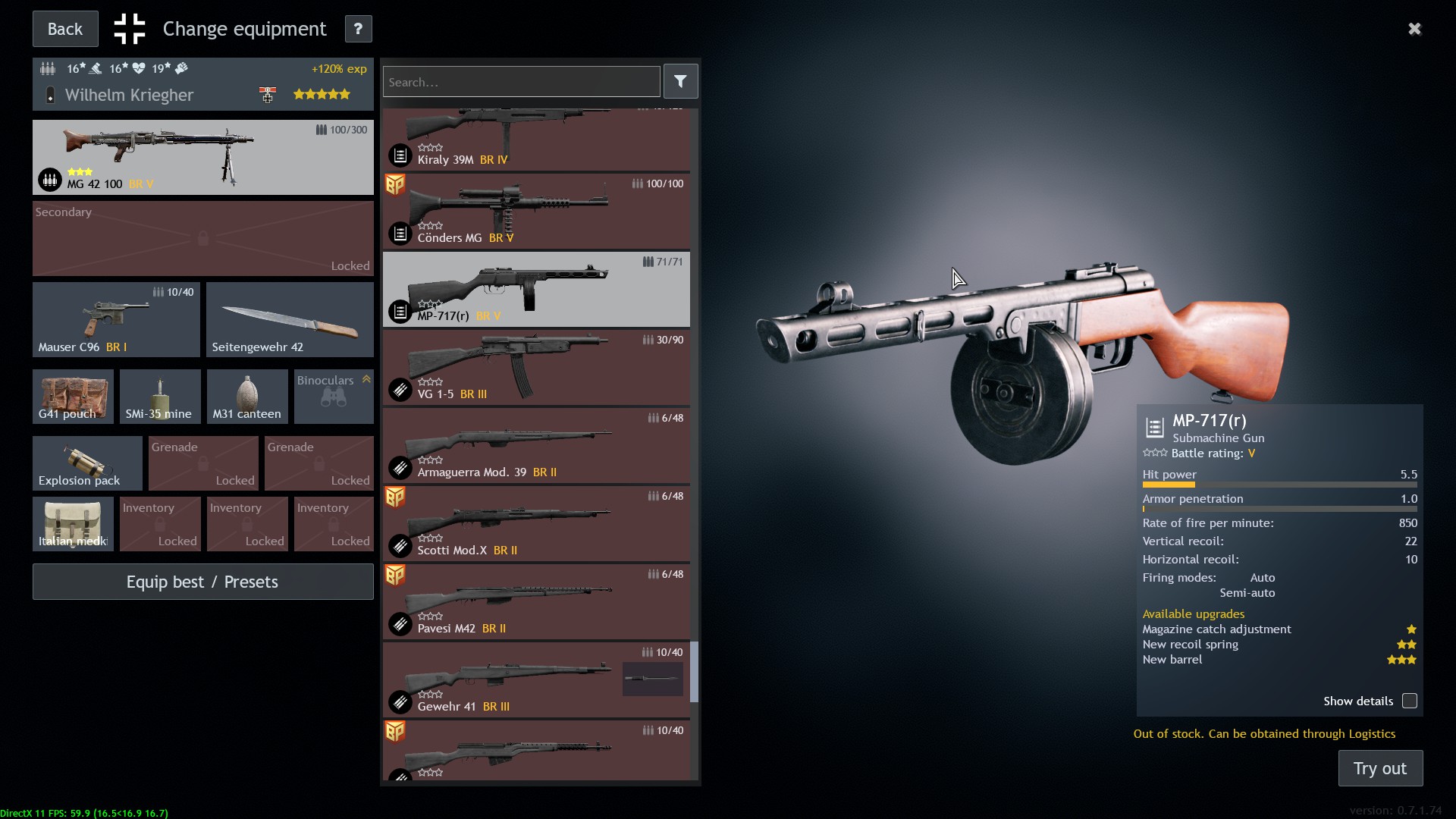
Task: Open the question mark help button
Action: tap(358, 29)
